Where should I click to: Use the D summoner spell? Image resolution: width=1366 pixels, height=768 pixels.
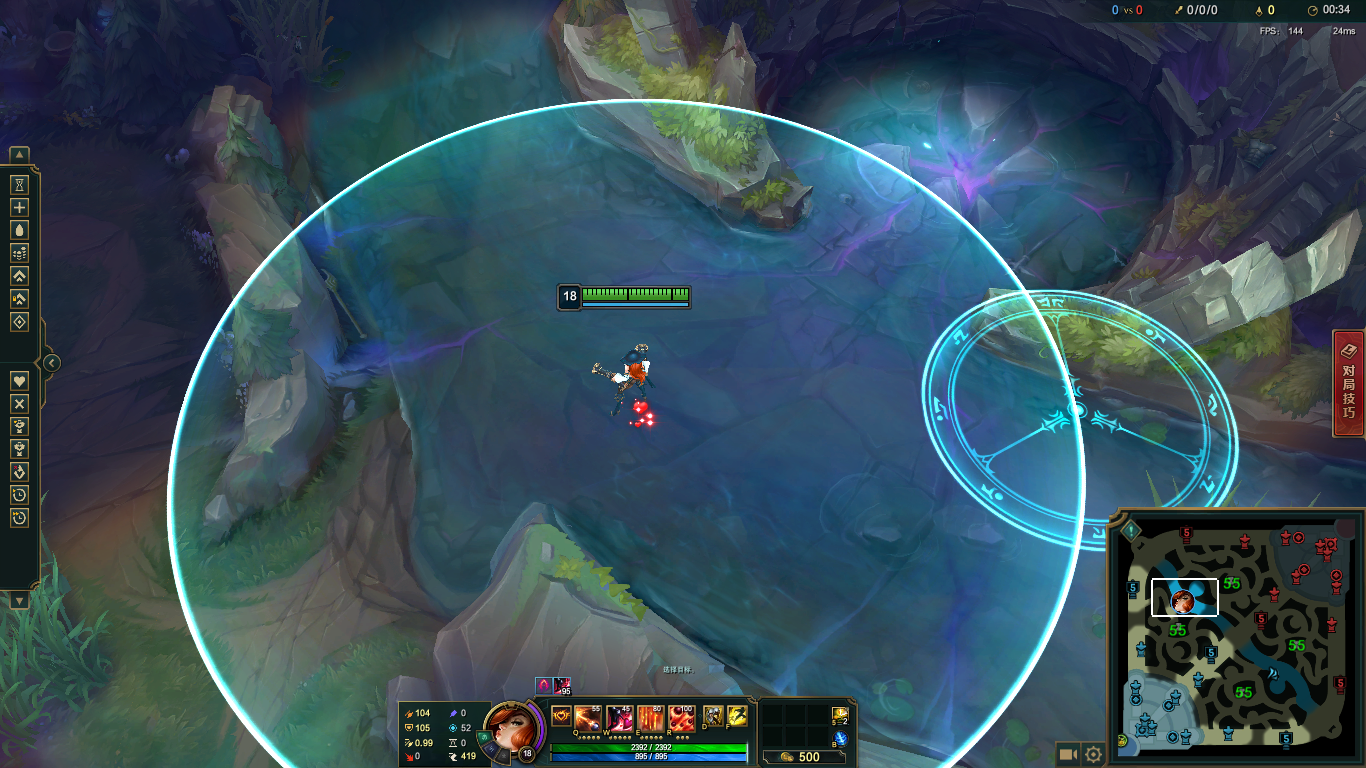713,716
